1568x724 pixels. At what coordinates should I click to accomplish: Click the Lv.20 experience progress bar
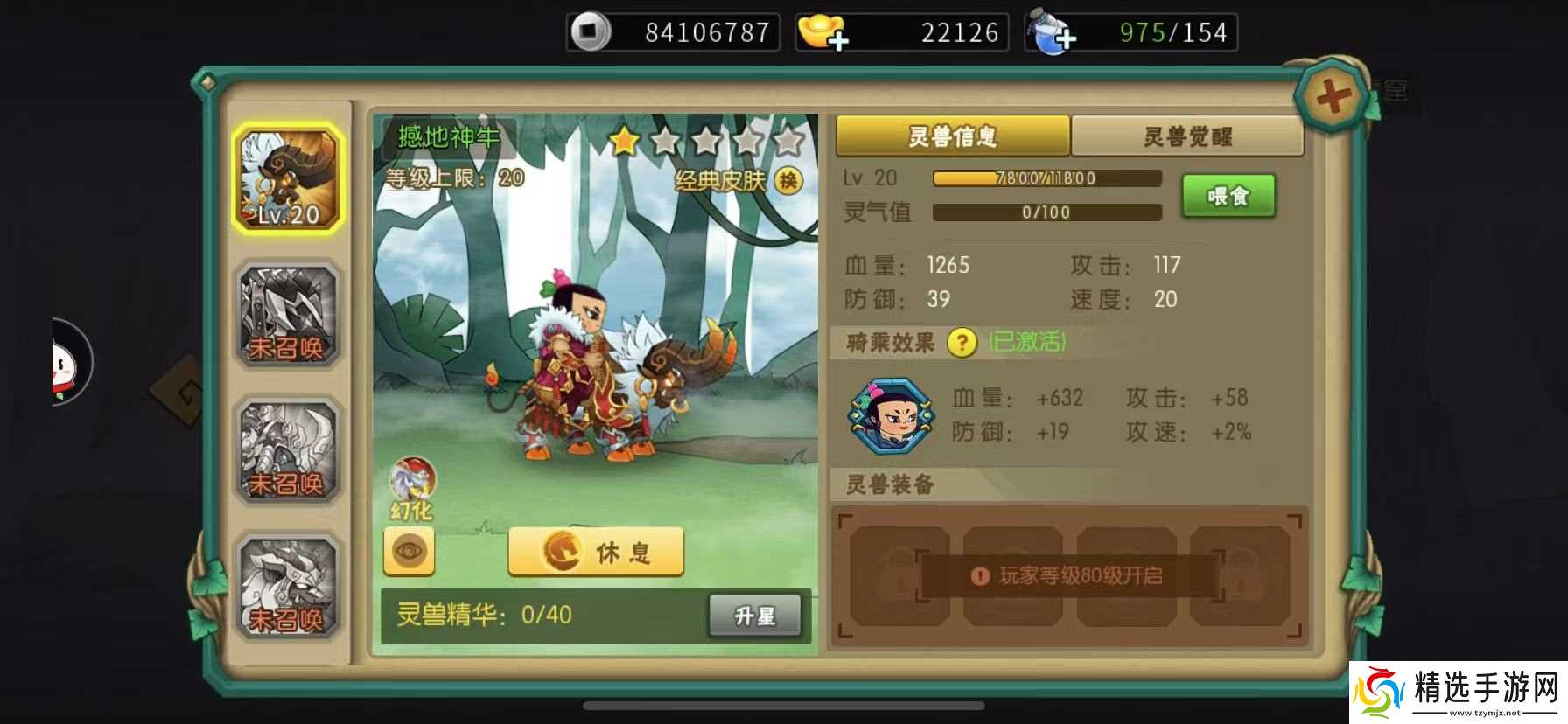(1046, 178)
